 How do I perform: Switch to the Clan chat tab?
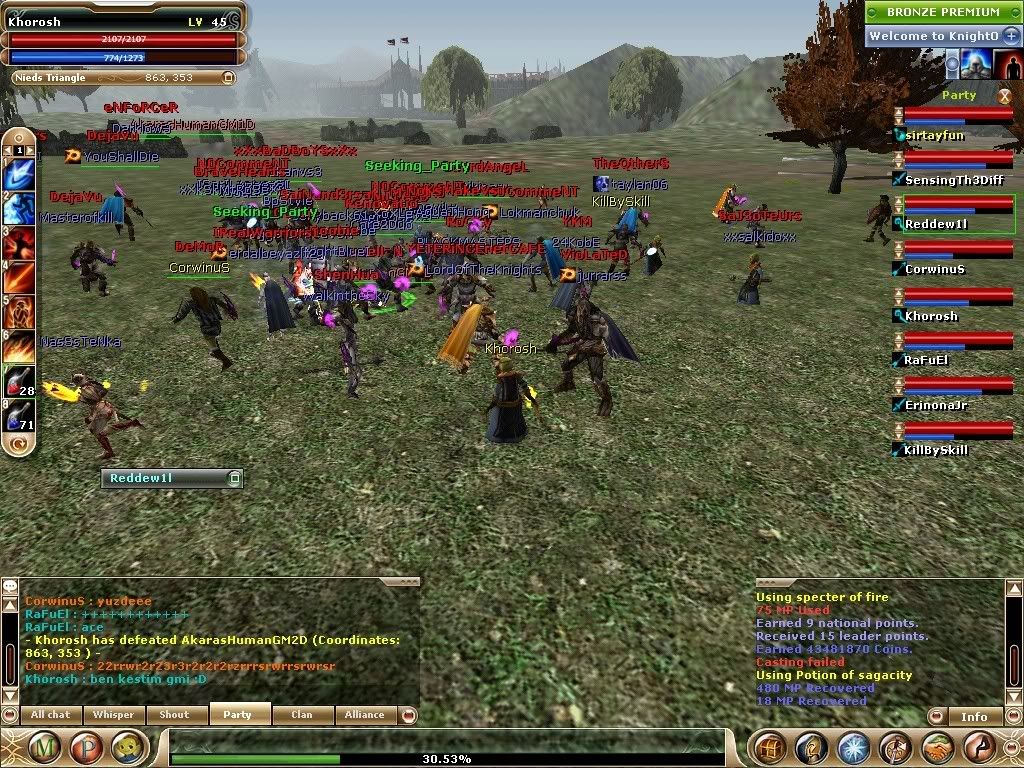click(301, 714)
